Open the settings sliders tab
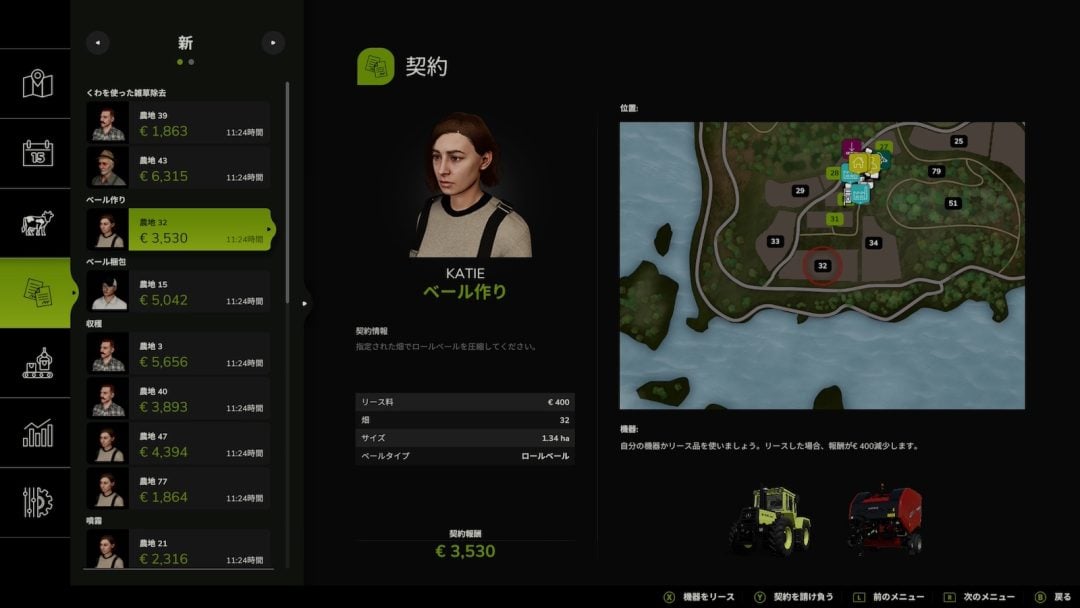 (37, 501)
